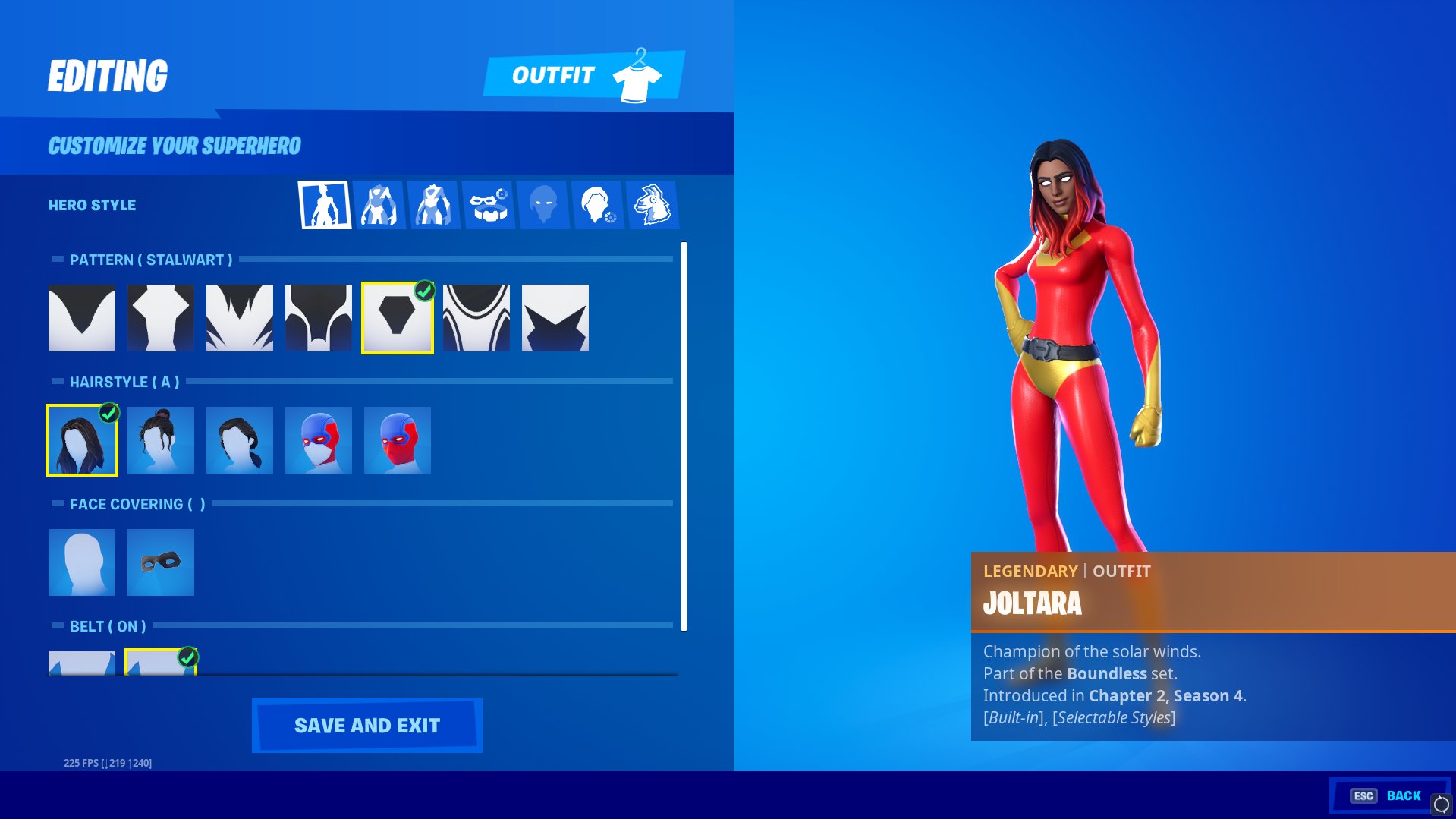Enable the first belt option to turn belt off

81,661
